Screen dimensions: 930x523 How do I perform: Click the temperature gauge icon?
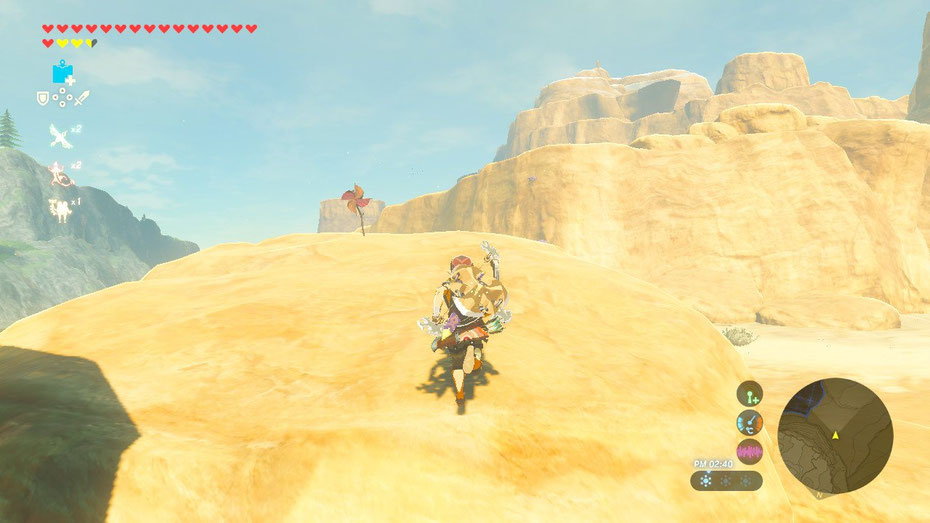coord(749,422)
